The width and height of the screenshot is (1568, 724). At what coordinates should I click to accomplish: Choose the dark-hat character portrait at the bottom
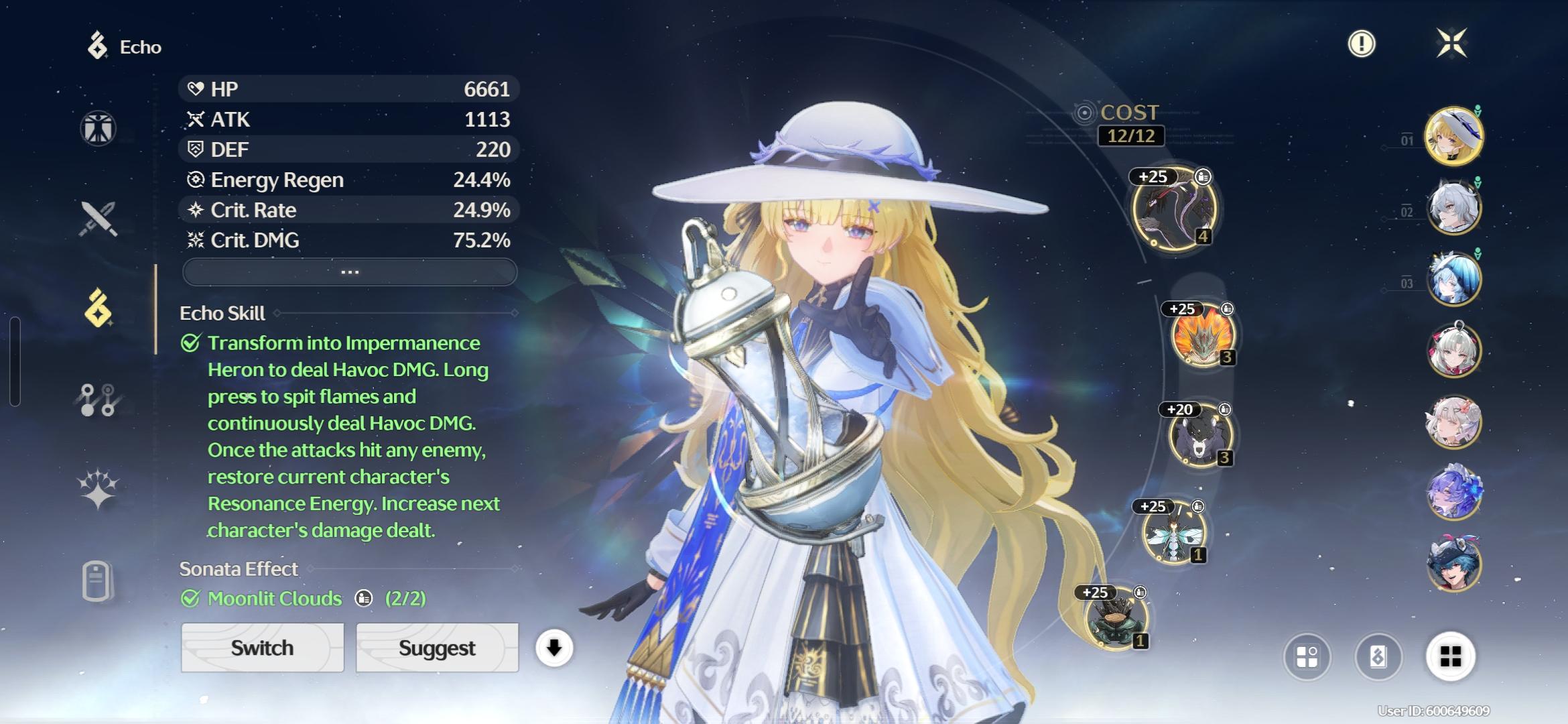[1453, 564]
